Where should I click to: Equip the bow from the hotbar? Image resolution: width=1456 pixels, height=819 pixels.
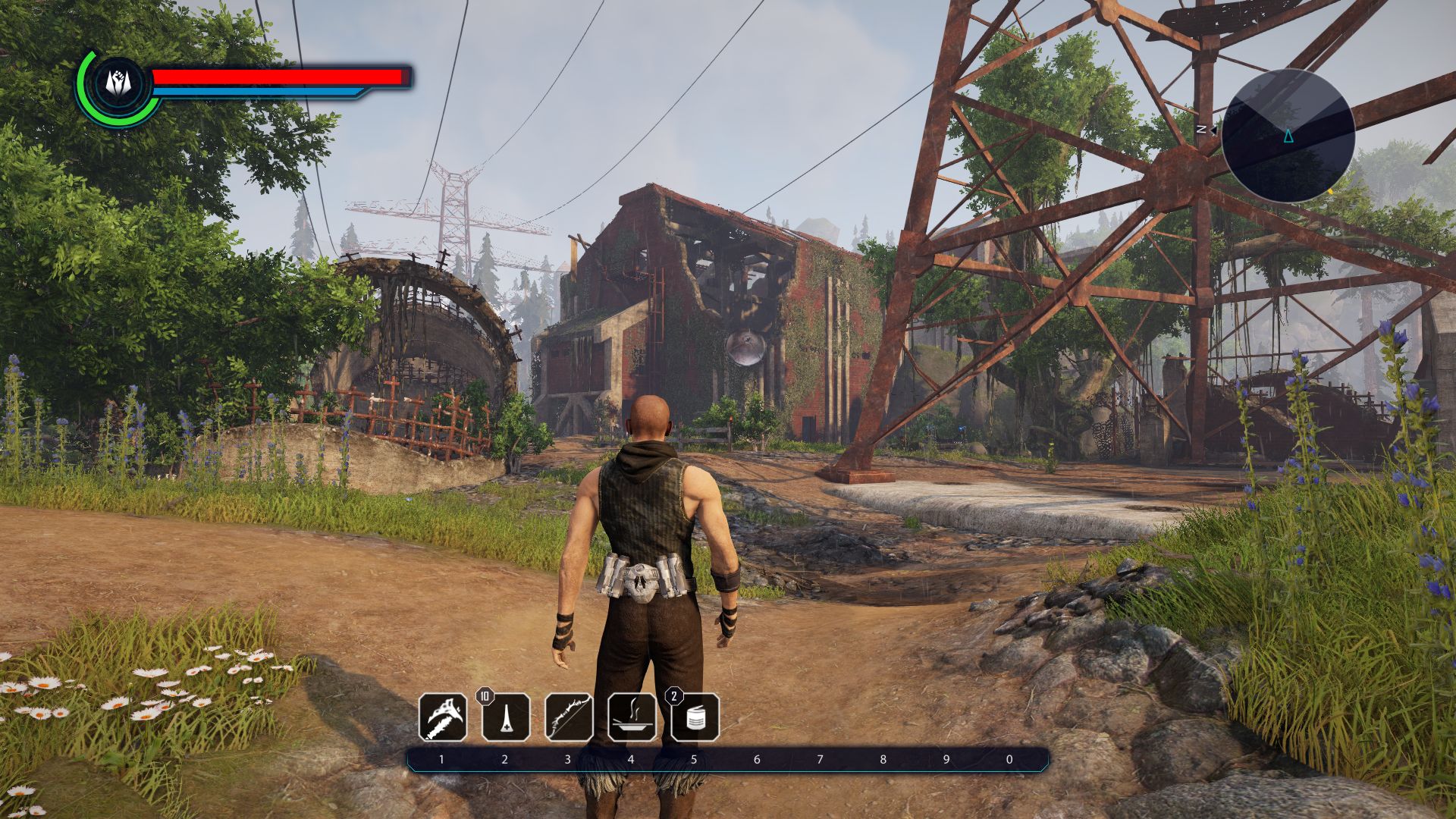click(569, 717)
